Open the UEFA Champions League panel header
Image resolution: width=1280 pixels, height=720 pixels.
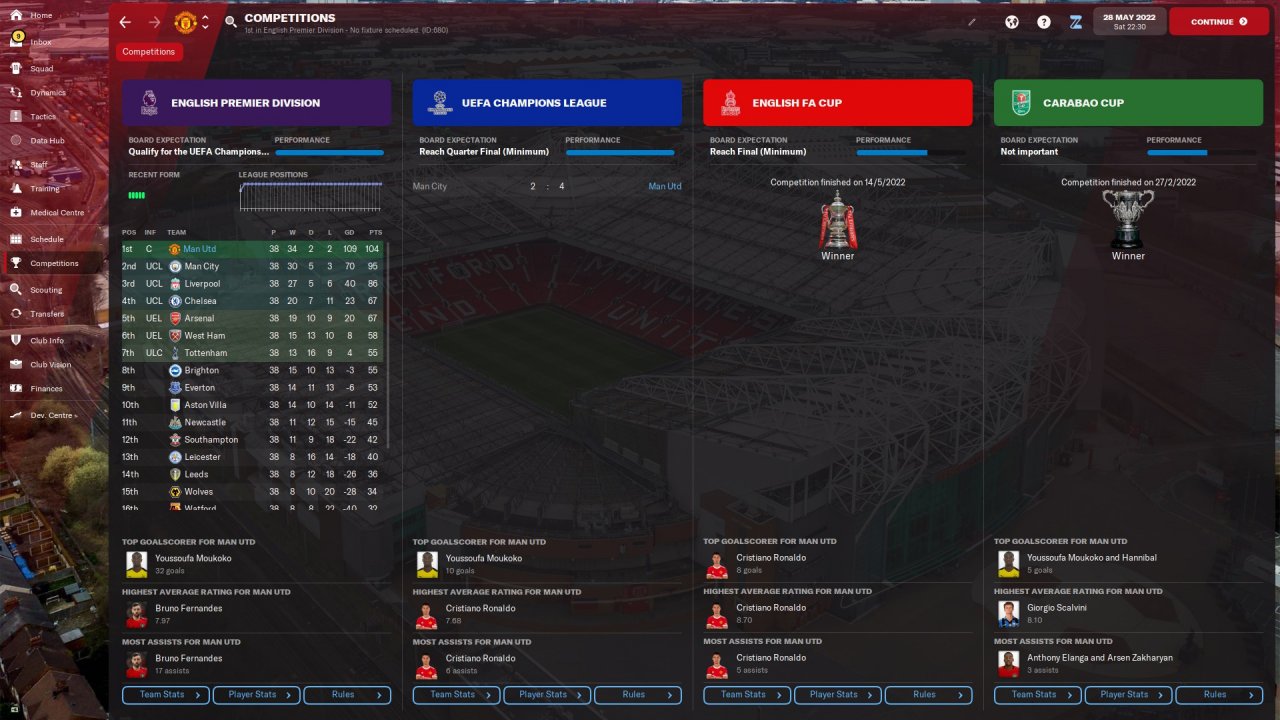[x=547, y=103]
